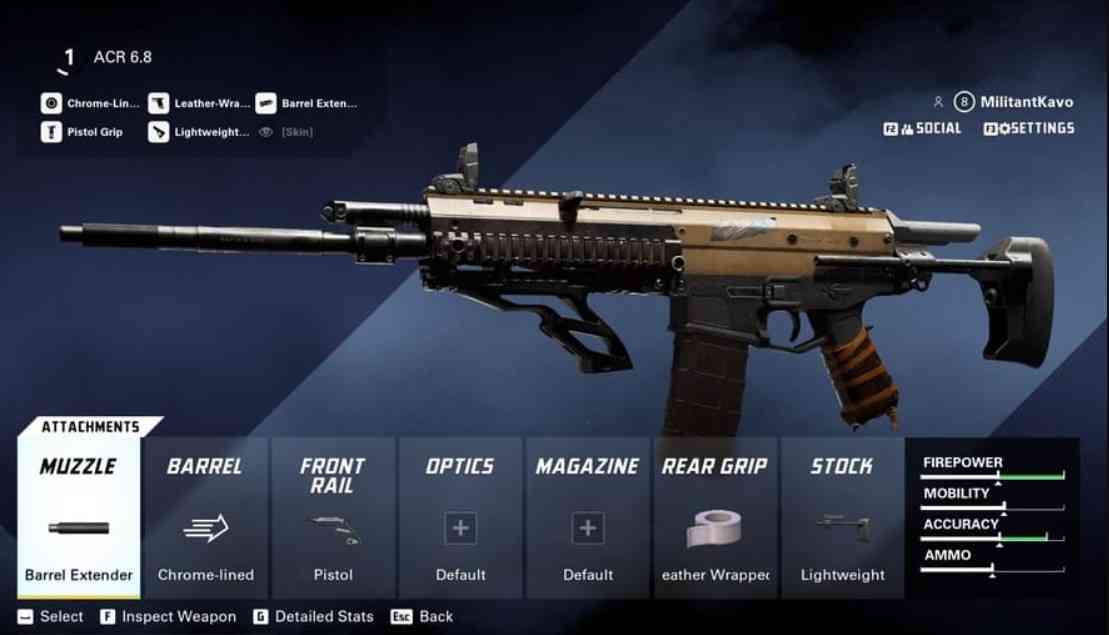Click the Barrel Extender summary icon

pos(266,103)
